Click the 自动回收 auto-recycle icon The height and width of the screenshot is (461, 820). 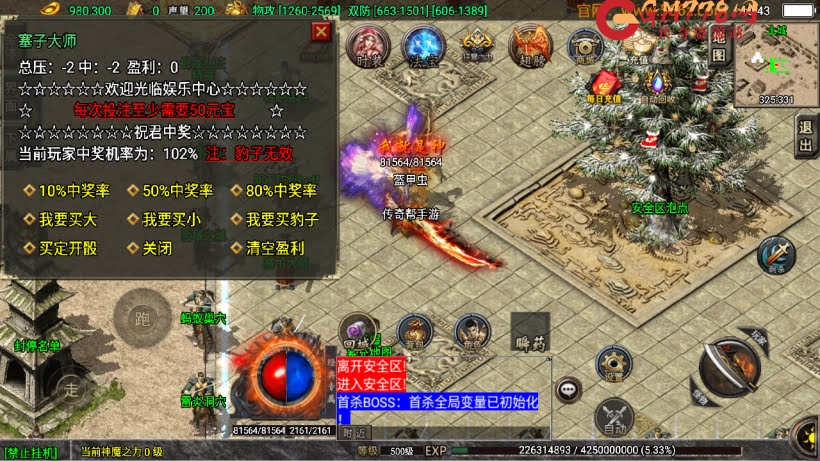(658, 86)
